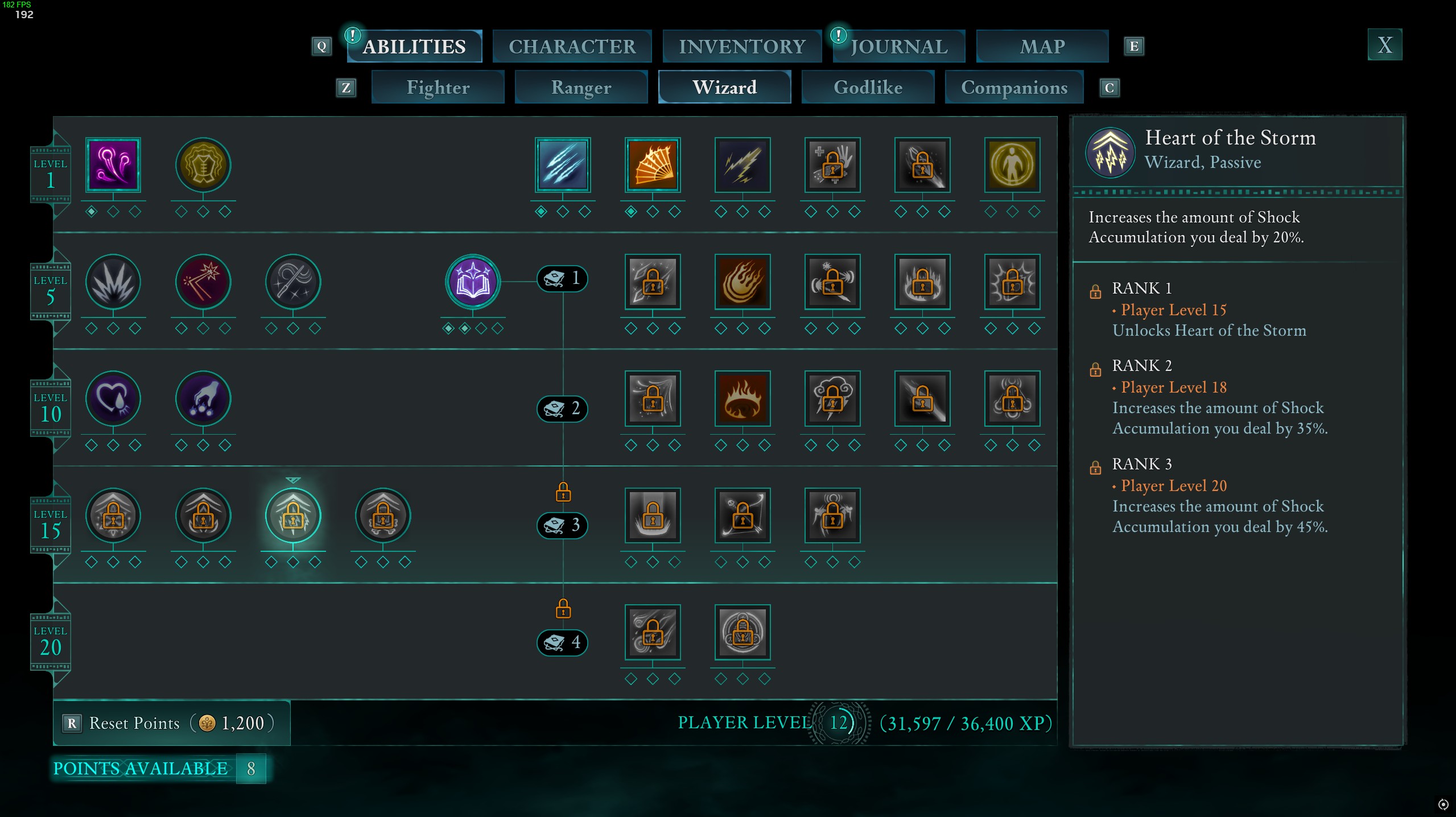Select the Fighter ability tree
The image size is (1456, 817).
pyautogui.click(x=438, y=87)
